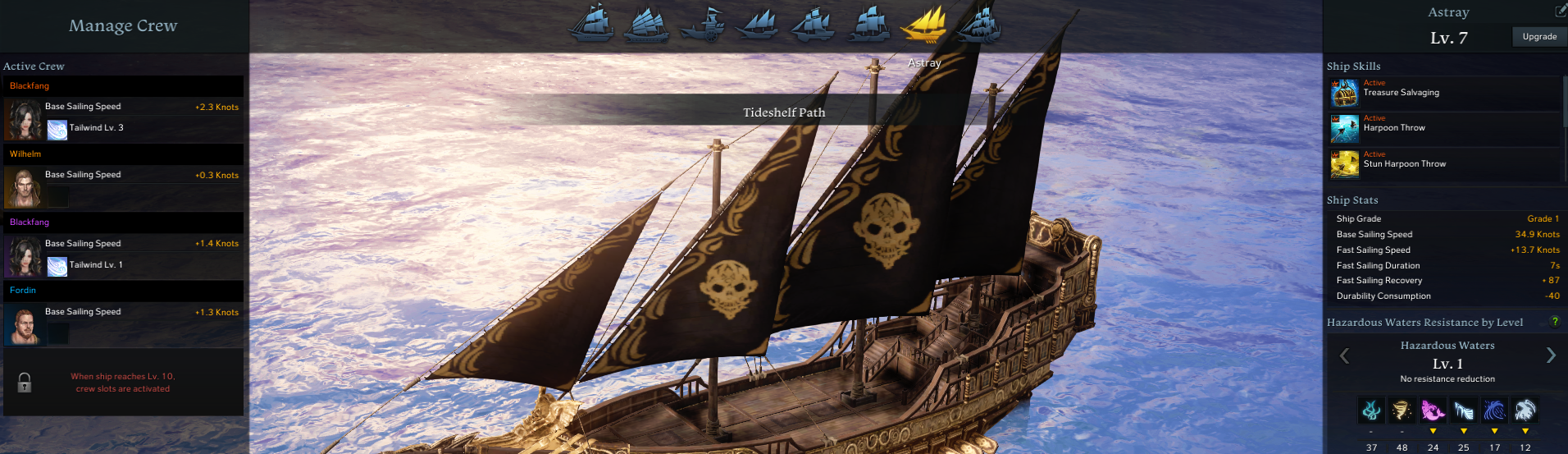Select crew member Wilhelm
The width and height of the screenshot is (1568, 454).
pos(23,188)
